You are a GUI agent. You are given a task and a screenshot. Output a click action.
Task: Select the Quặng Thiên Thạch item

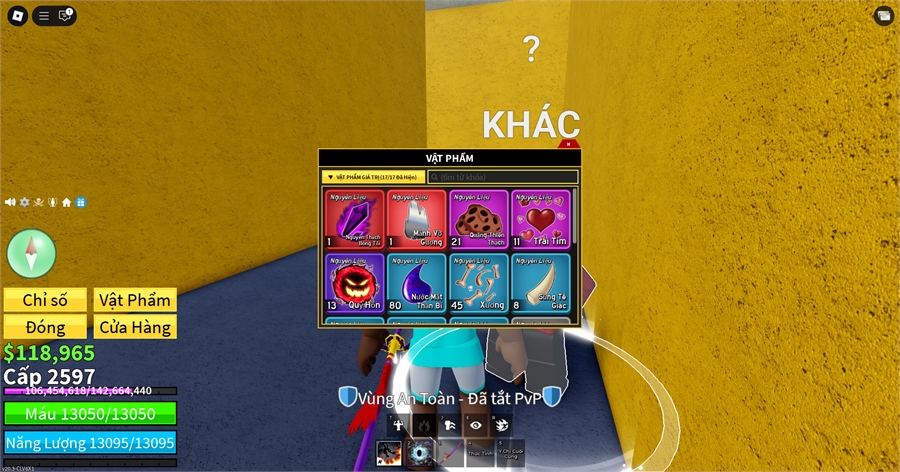(x=478, y=219)
